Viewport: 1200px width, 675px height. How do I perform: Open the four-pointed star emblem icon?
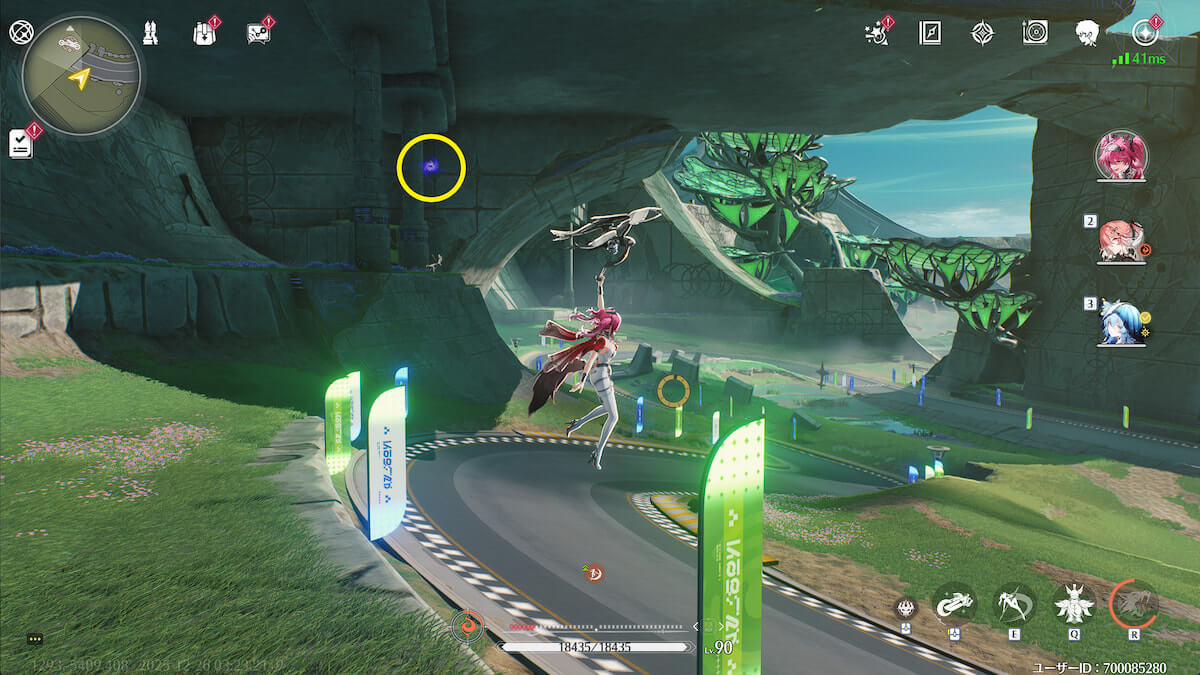[983, 33]
